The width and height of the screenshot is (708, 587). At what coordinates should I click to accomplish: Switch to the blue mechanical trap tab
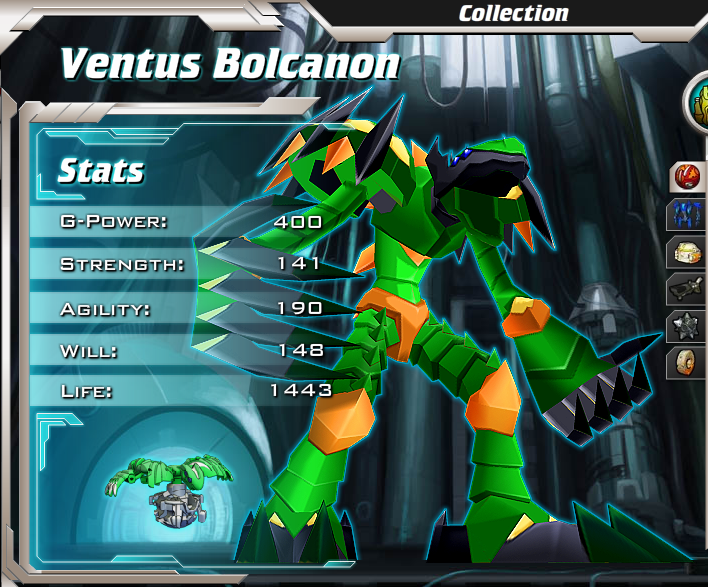687,215
